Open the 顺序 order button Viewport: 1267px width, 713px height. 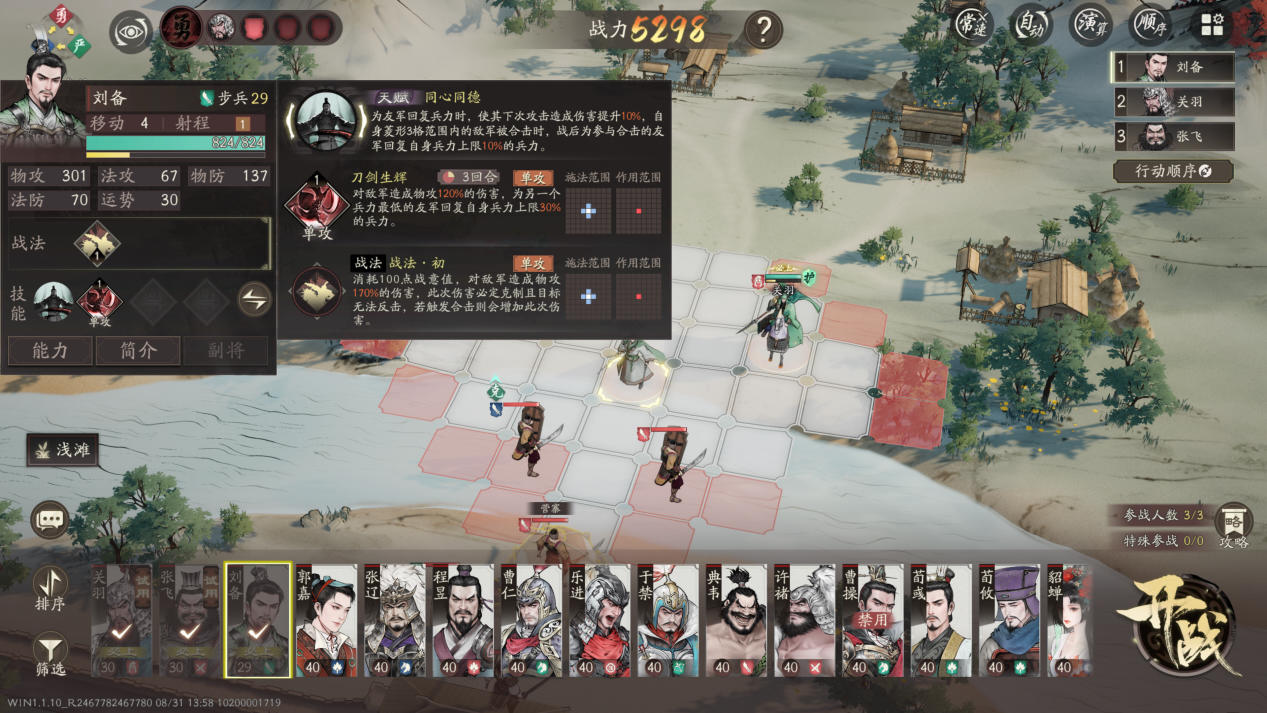tap(1150, 24)
